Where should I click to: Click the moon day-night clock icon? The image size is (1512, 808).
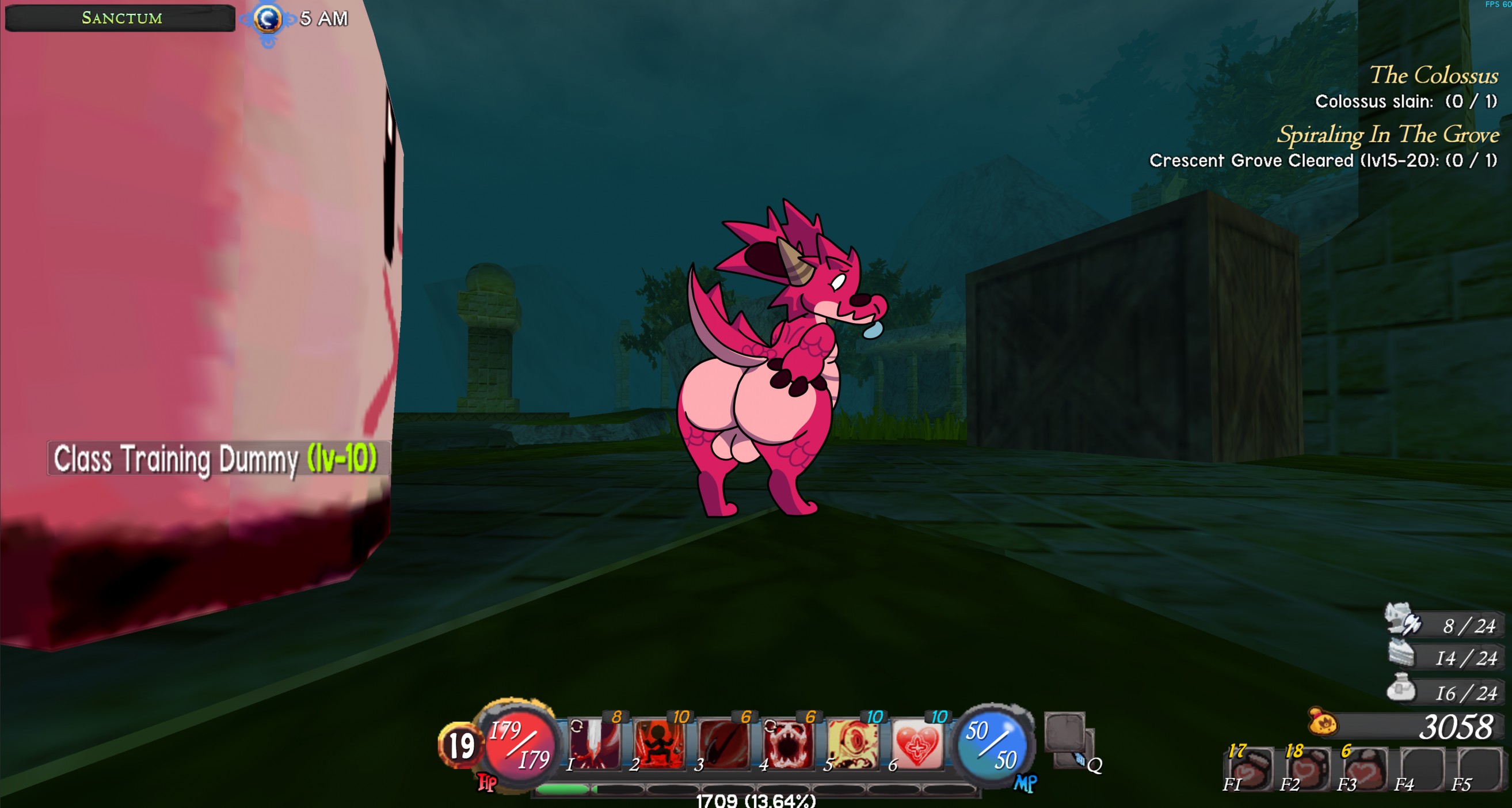click(x=268, y=20)
